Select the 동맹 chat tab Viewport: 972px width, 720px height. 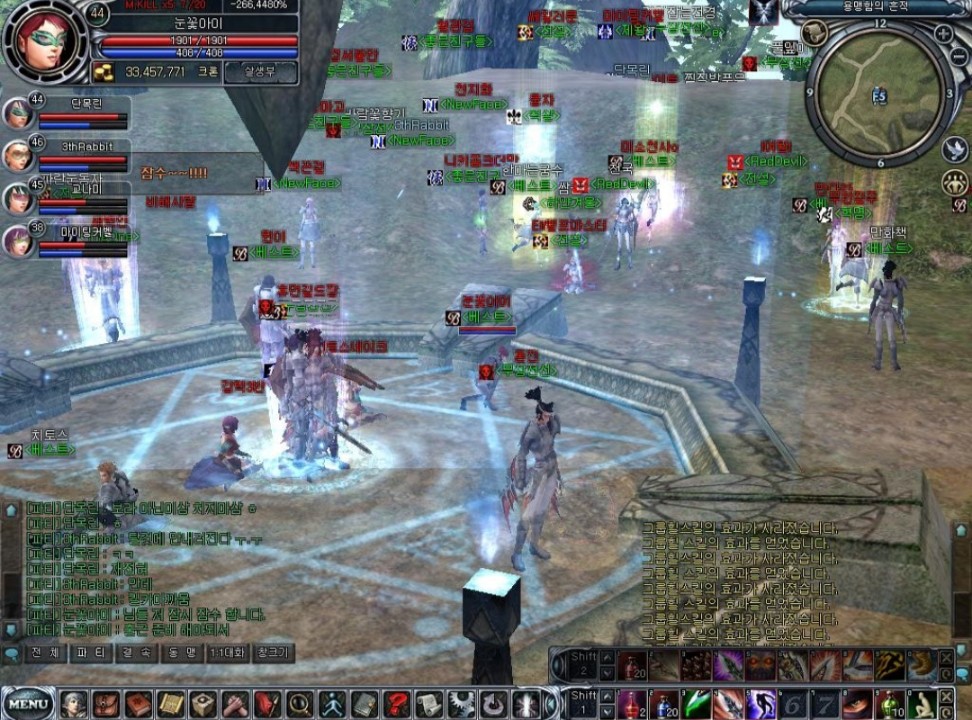(182, 653)
